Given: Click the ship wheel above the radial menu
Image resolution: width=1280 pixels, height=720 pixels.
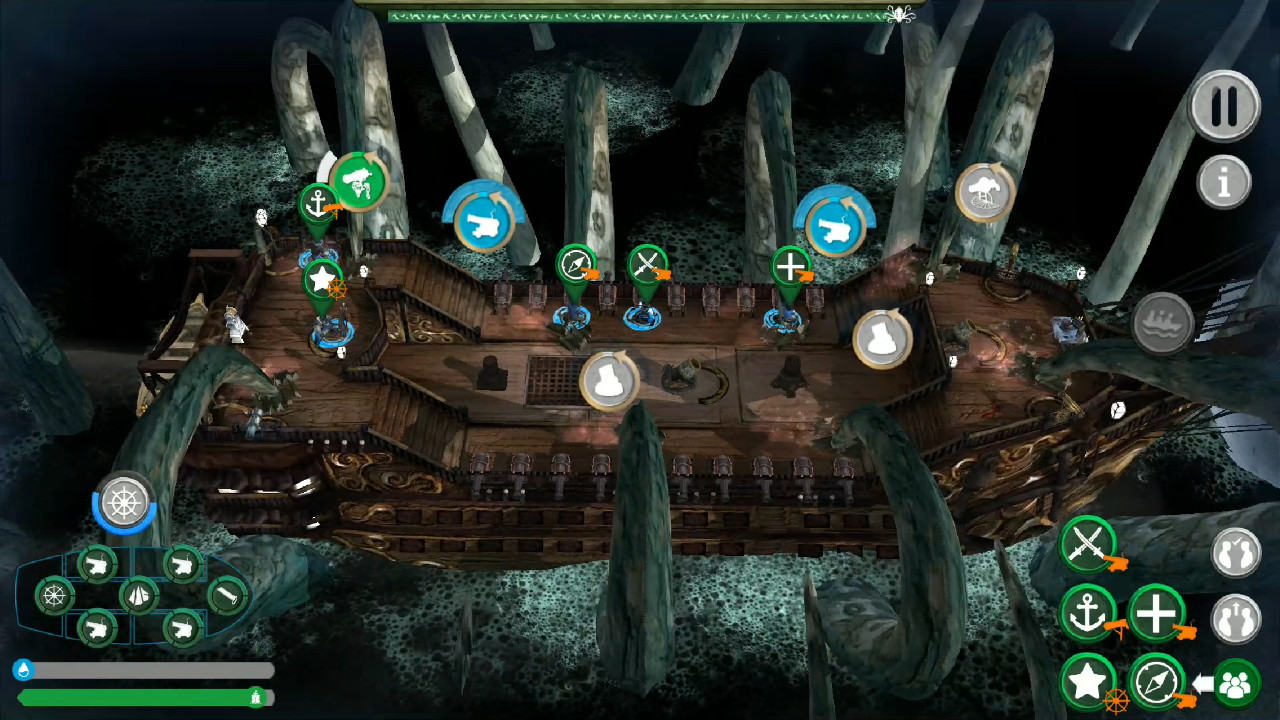Looking at the screenshot, I should click(x=123, y=503).
